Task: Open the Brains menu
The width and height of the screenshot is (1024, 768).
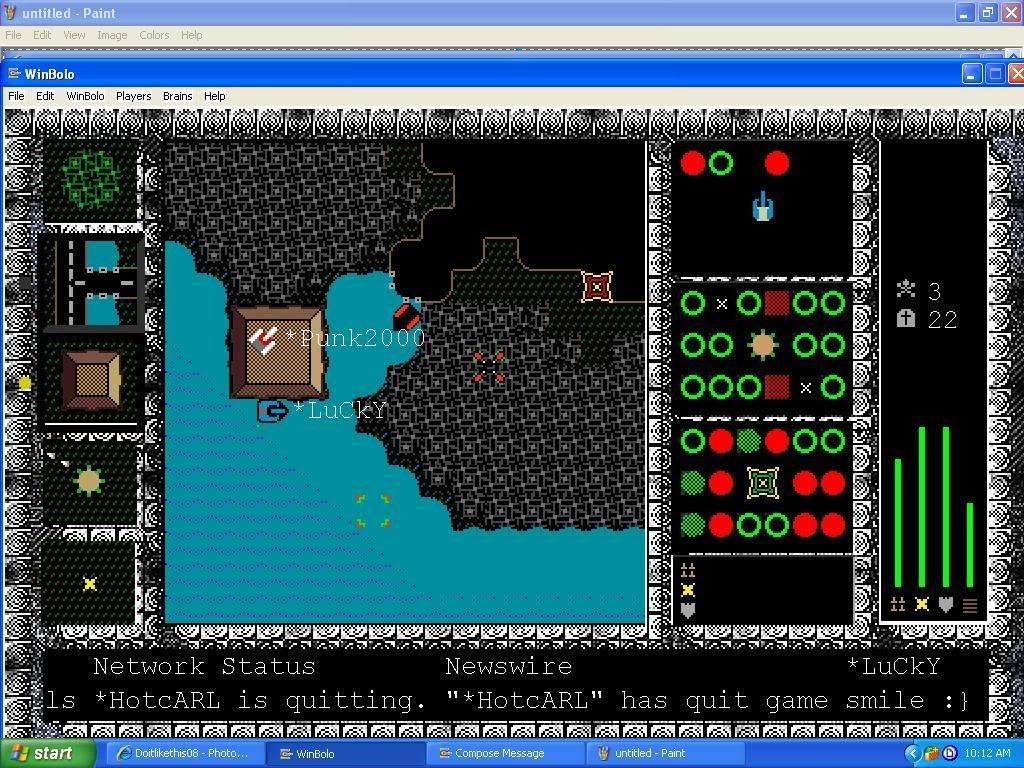Action: pos(177,96)
